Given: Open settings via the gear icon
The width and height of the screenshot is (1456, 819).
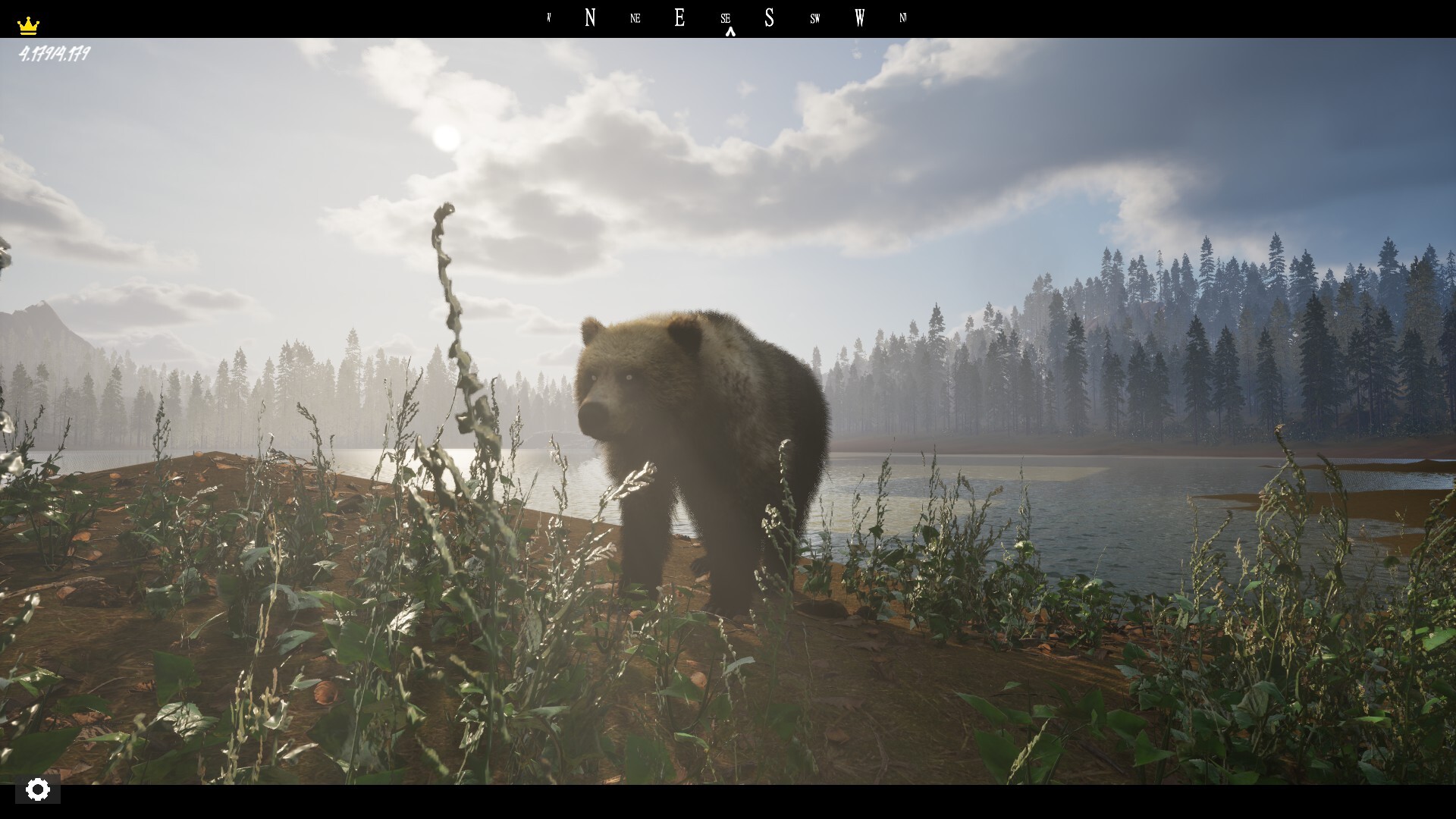Looking at the screenshot, I should pos(37,789).
